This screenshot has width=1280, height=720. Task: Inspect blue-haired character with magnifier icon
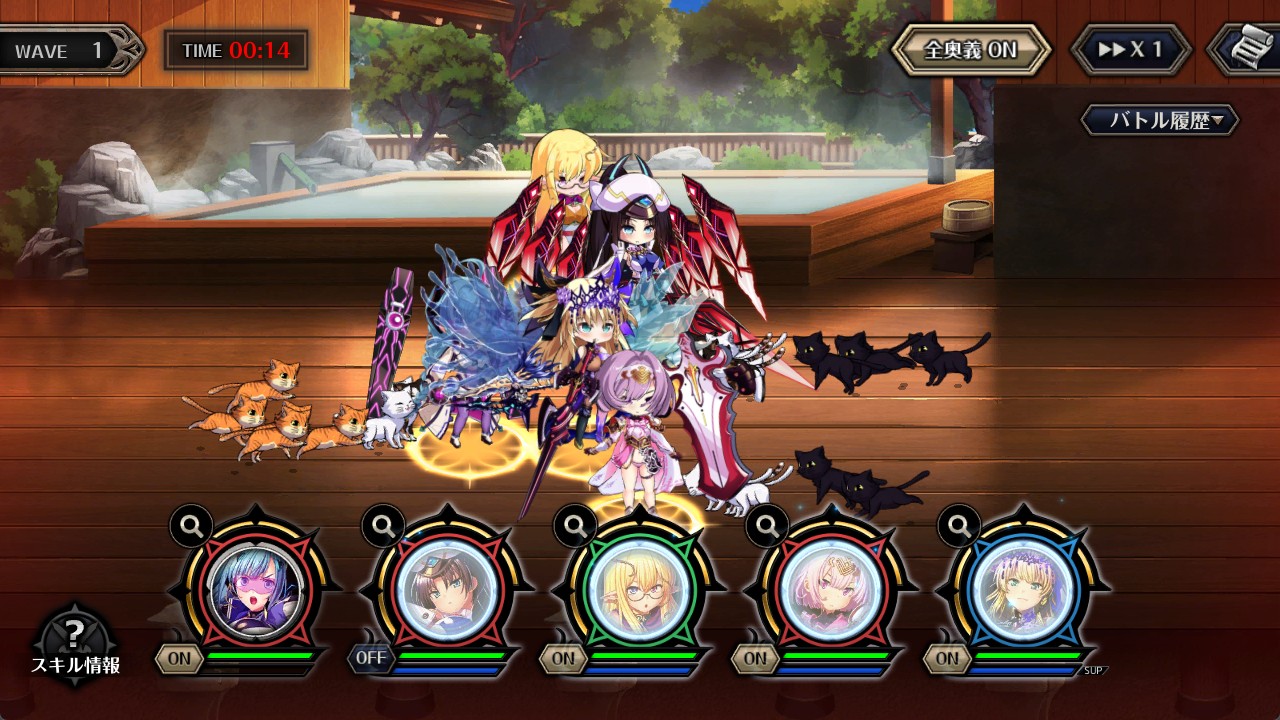point(190,524)
